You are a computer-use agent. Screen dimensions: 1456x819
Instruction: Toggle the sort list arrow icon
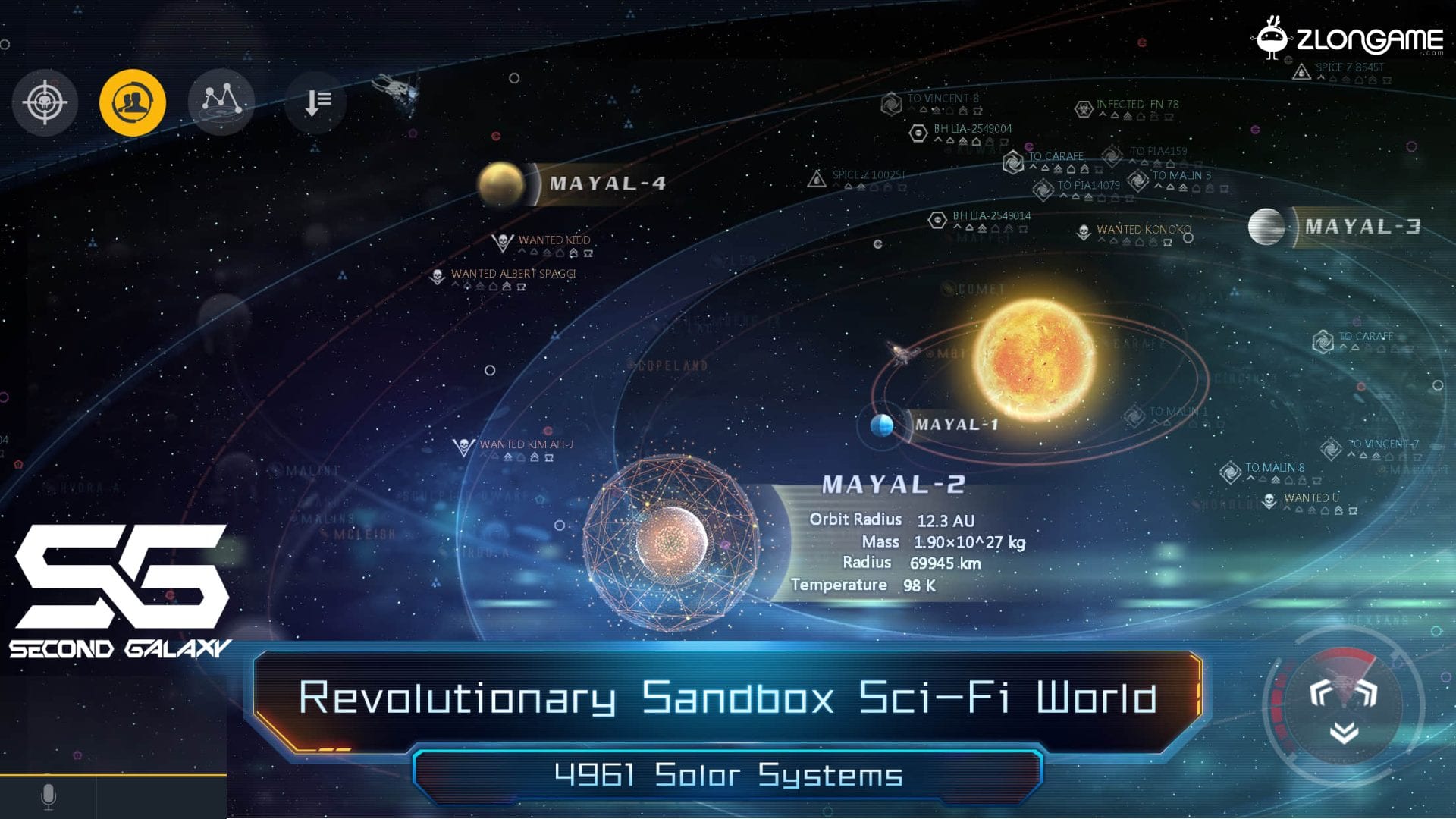click(317, 102)
